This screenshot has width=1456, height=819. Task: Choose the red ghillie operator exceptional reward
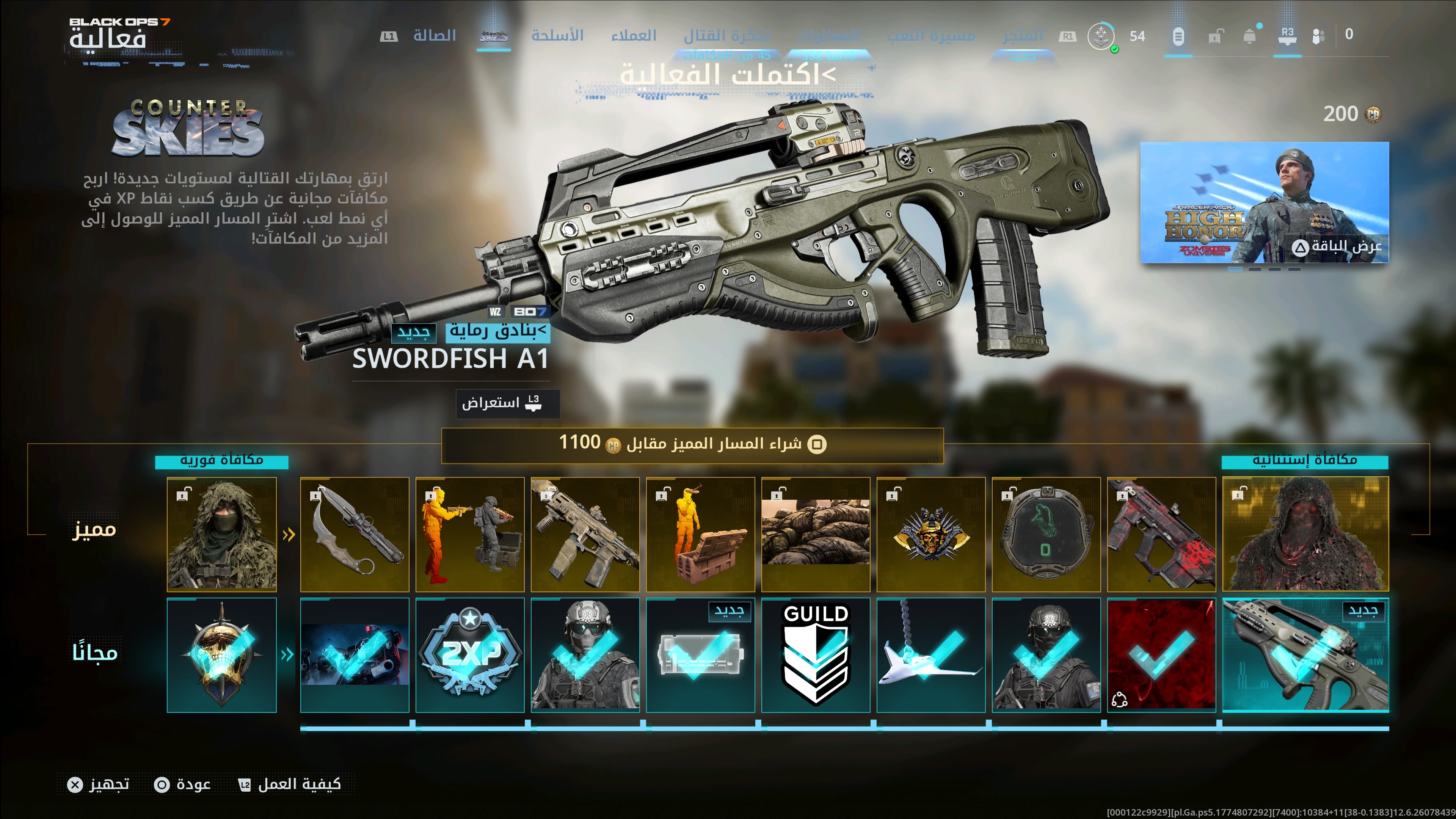(1305, 534)
